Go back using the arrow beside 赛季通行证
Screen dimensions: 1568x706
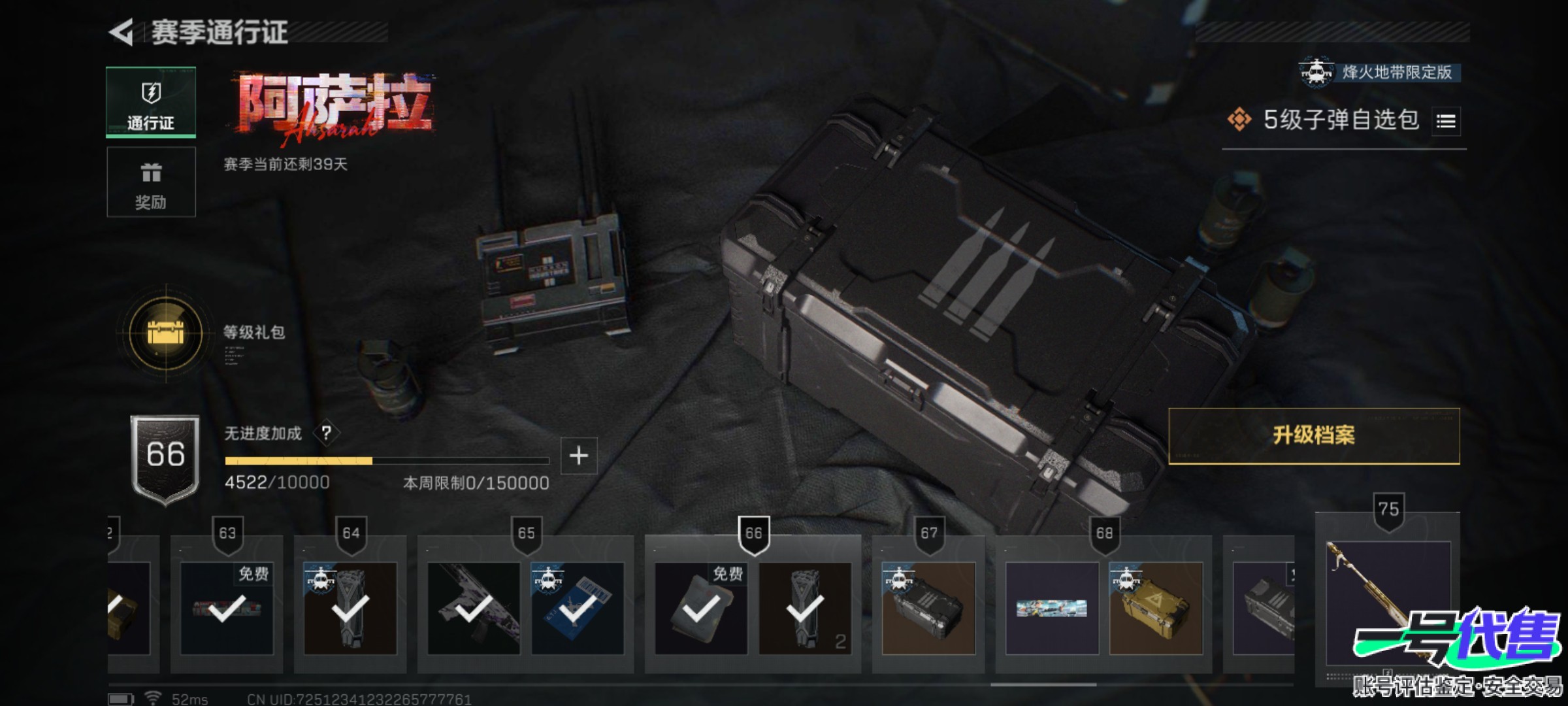coord(122,32)
